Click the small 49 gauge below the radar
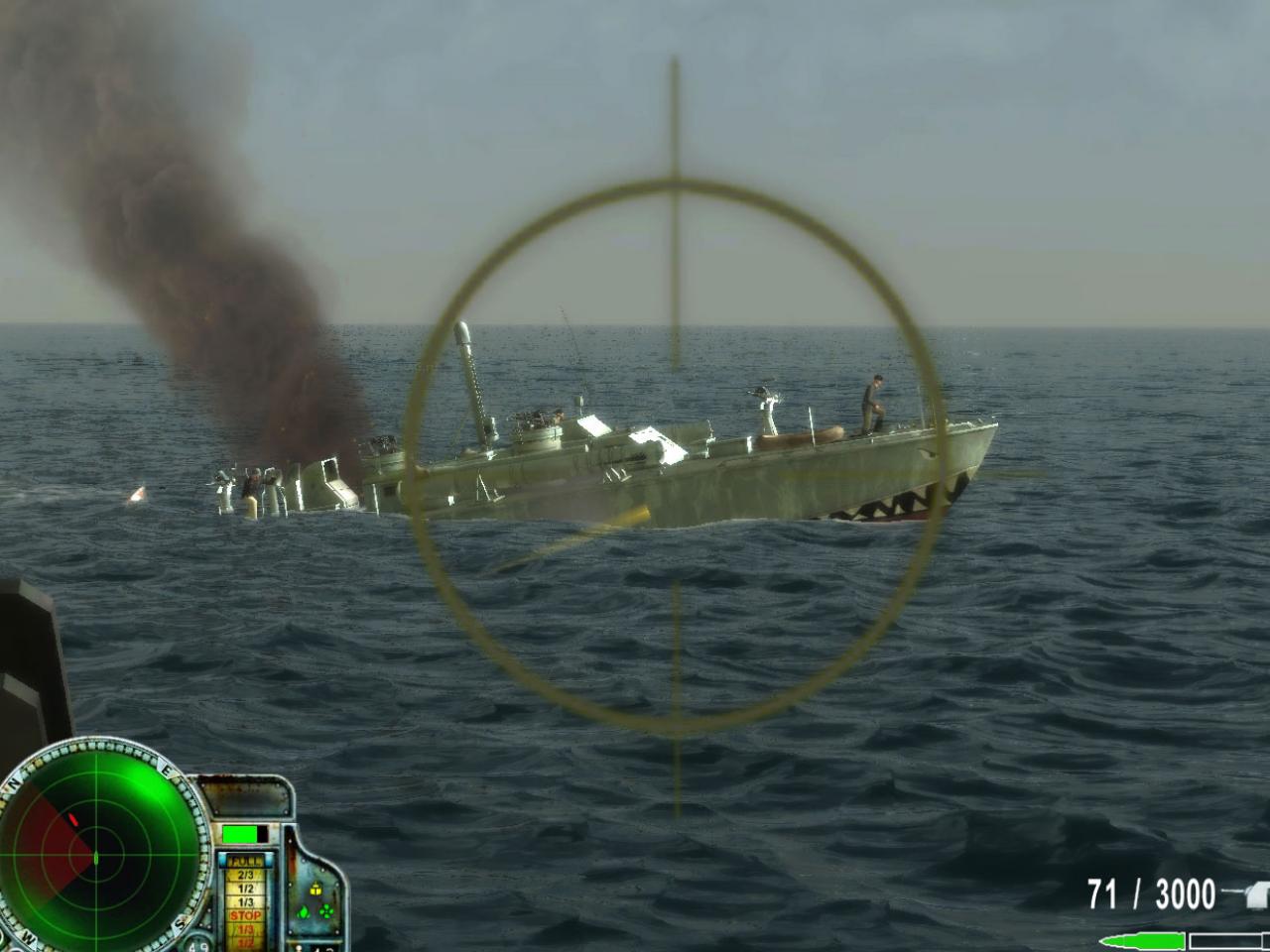The image size is (1270, 952). 199,945
